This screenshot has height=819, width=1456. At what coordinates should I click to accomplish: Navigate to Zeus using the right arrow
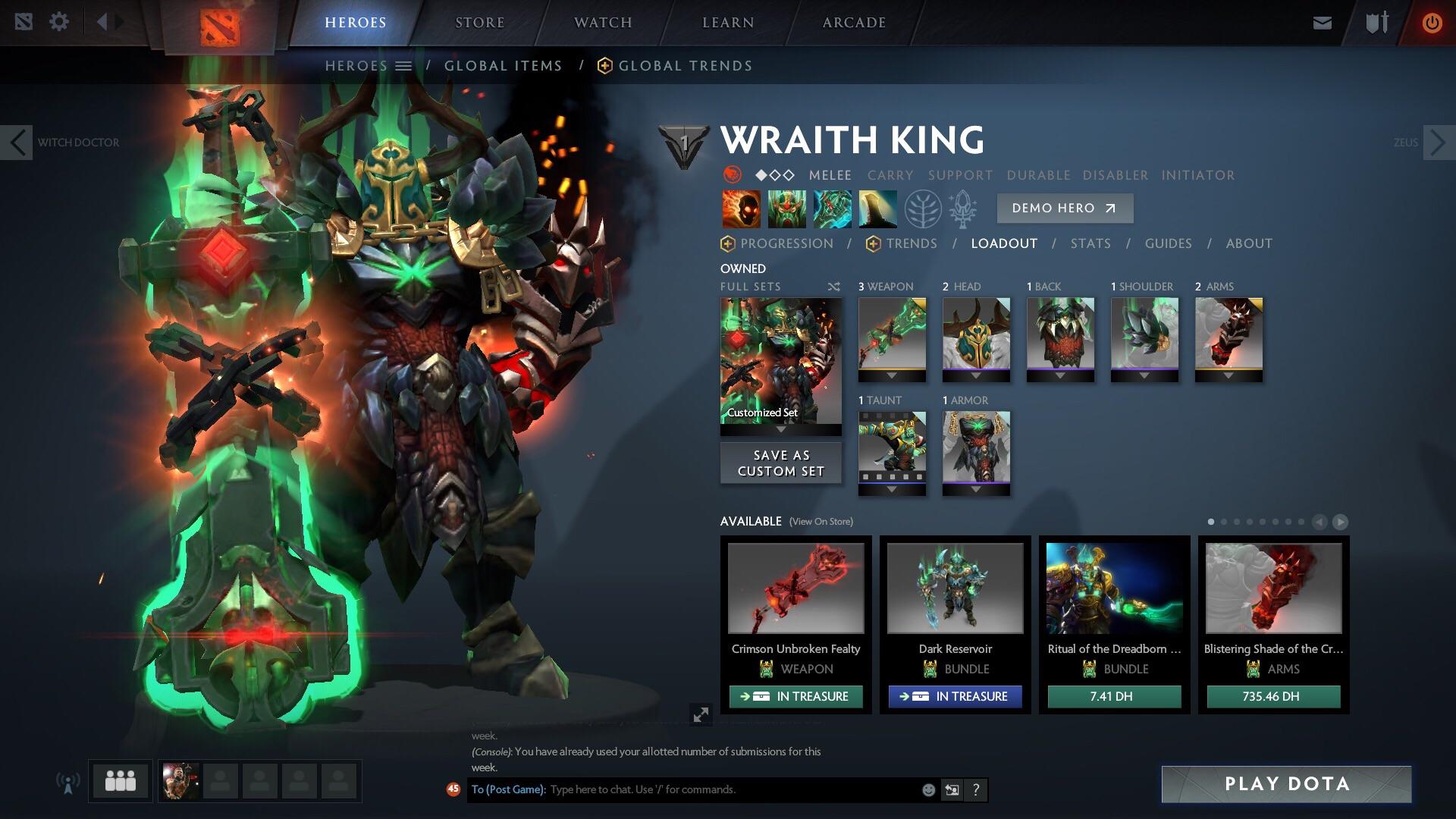pyautogui.click(x=1437, y=142)
